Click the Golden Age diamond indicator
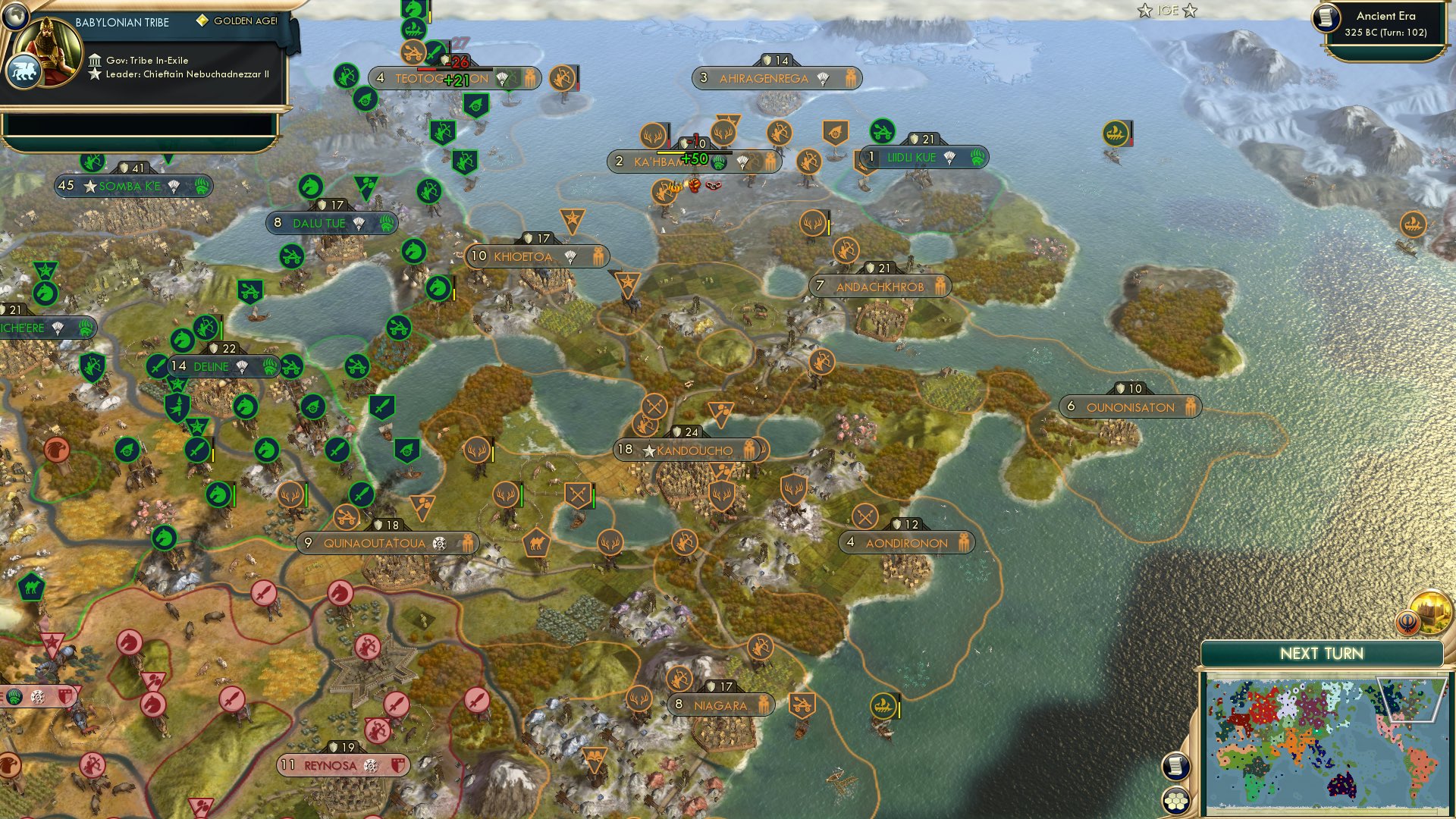This screenshot has height=819, width=1456. click(x=201, y=24)
